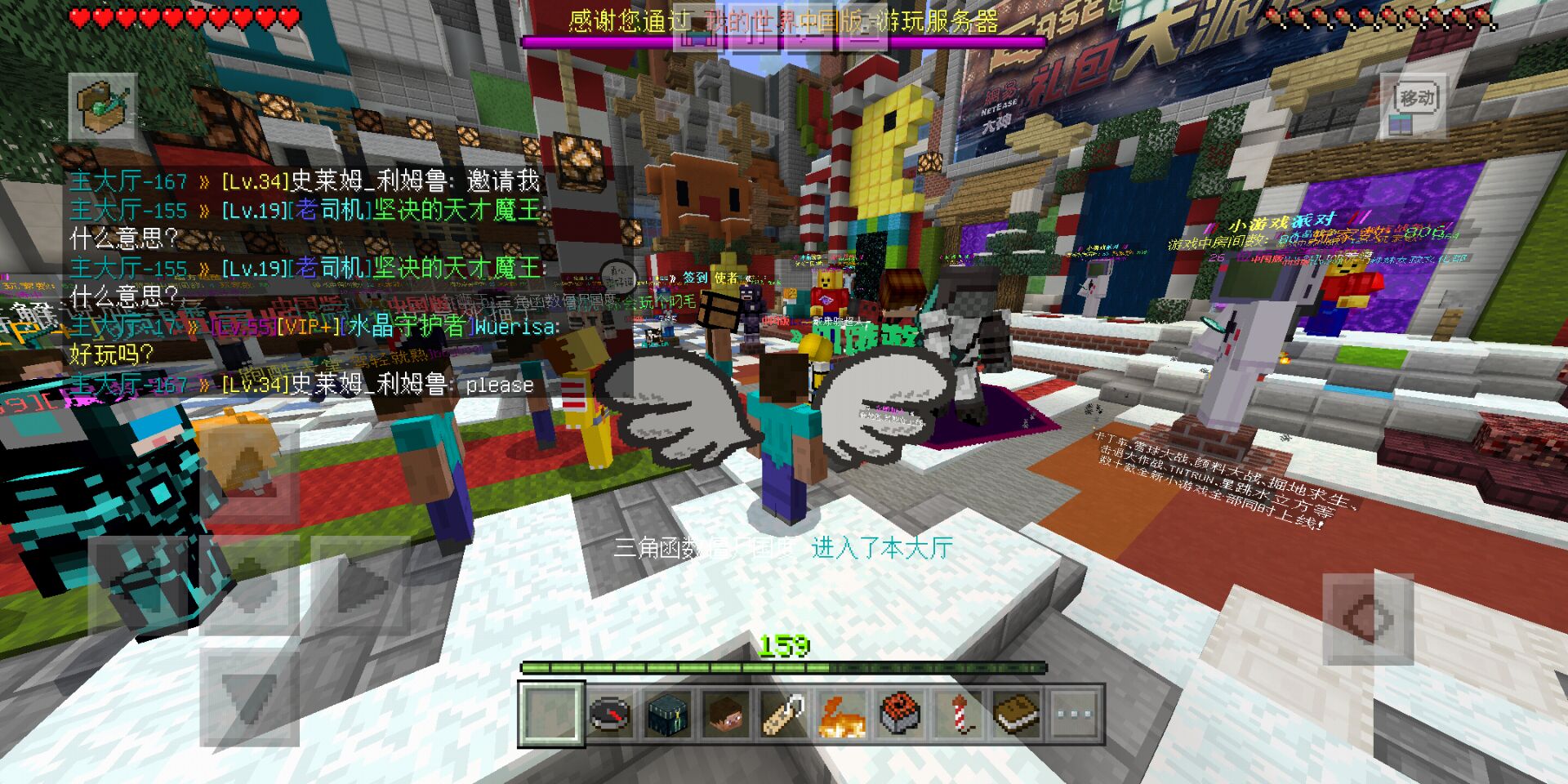1568x784 pixels.
Task: Select the compass hotbar slot
Action: 610,715
